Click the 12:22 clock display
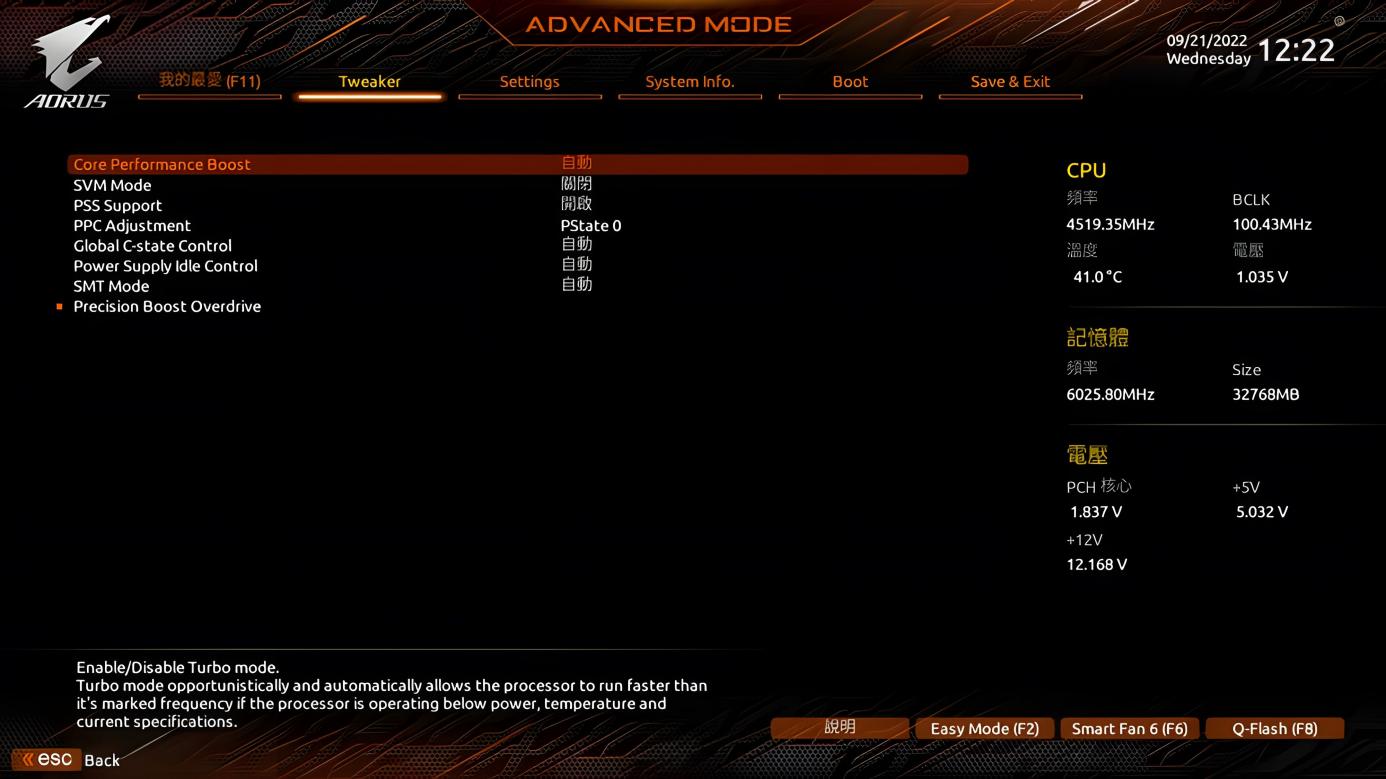The width and height of the screenshot is (1386, 779). 1298,49
